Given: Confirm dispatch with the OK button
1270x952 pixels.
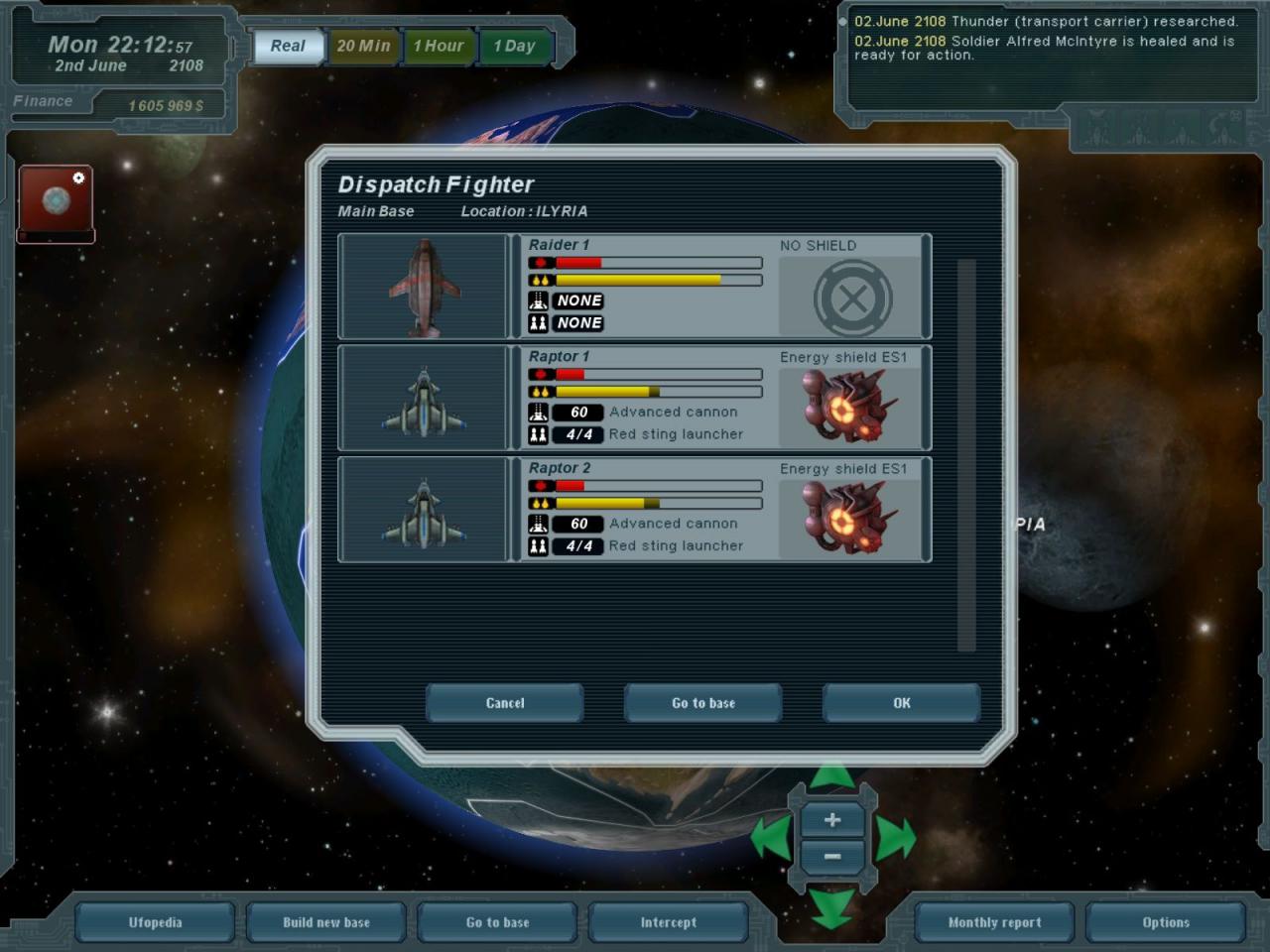Looking at the screenshot, I should click(901, 703).
